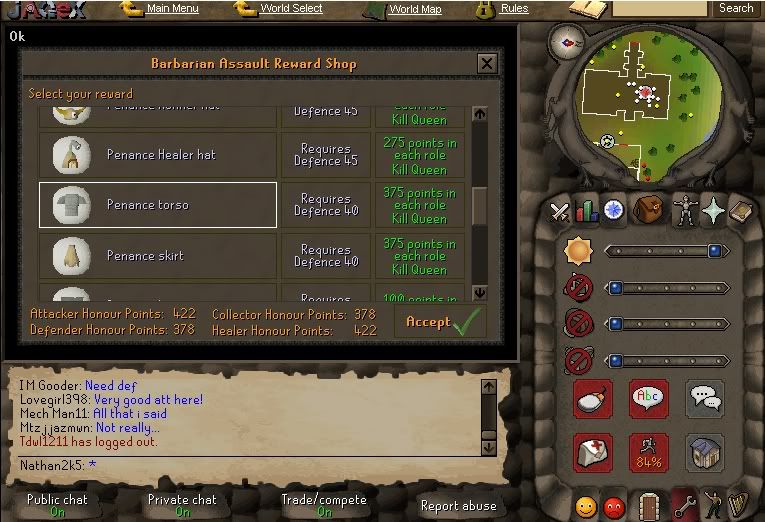This screenshot has width=765, height=522.
Task: Open the Main Menu link
Action: click(172, 9)
